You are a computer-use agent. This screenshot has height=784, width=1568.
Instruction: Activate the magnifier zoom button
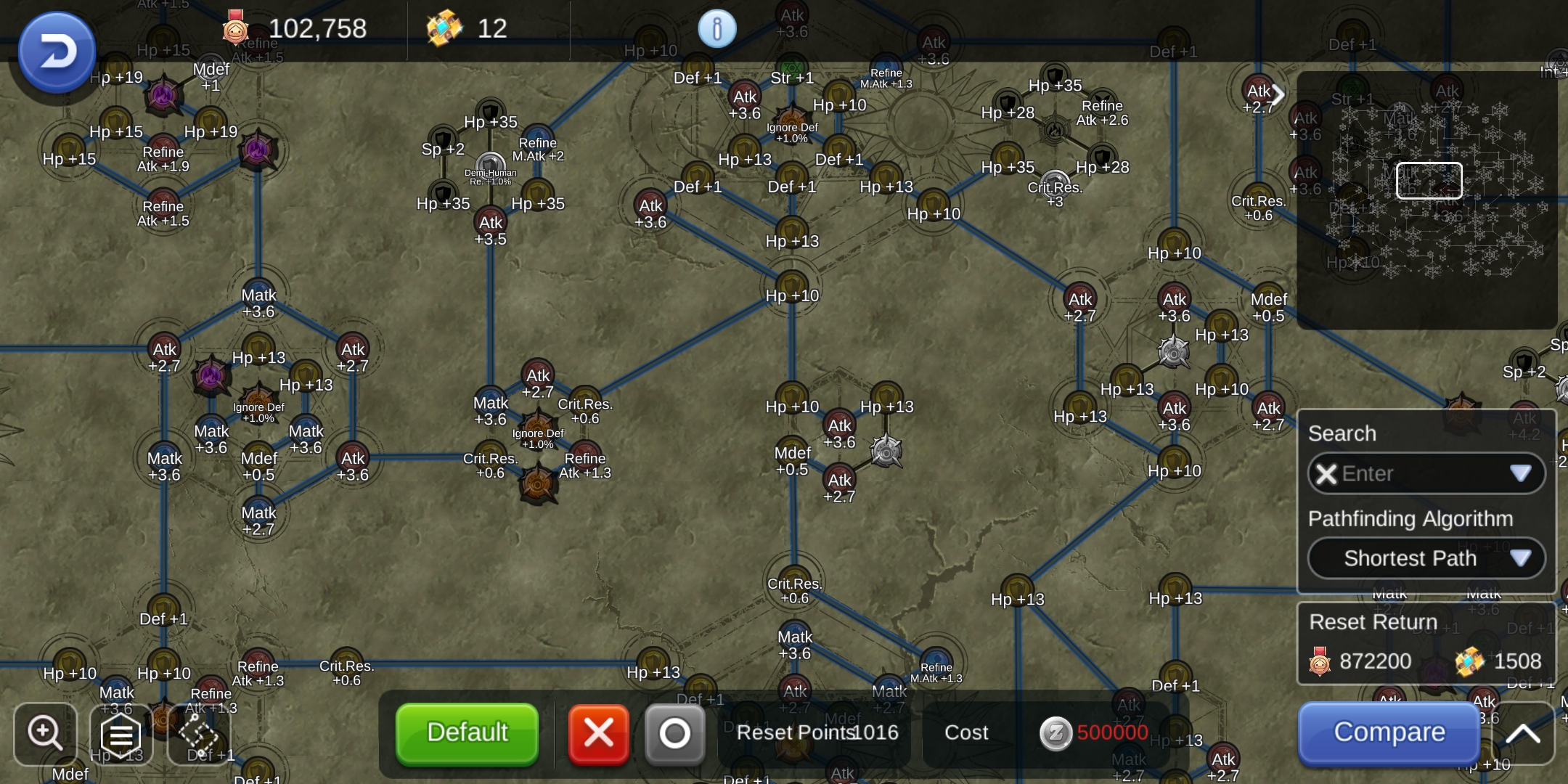pos(45,733)
